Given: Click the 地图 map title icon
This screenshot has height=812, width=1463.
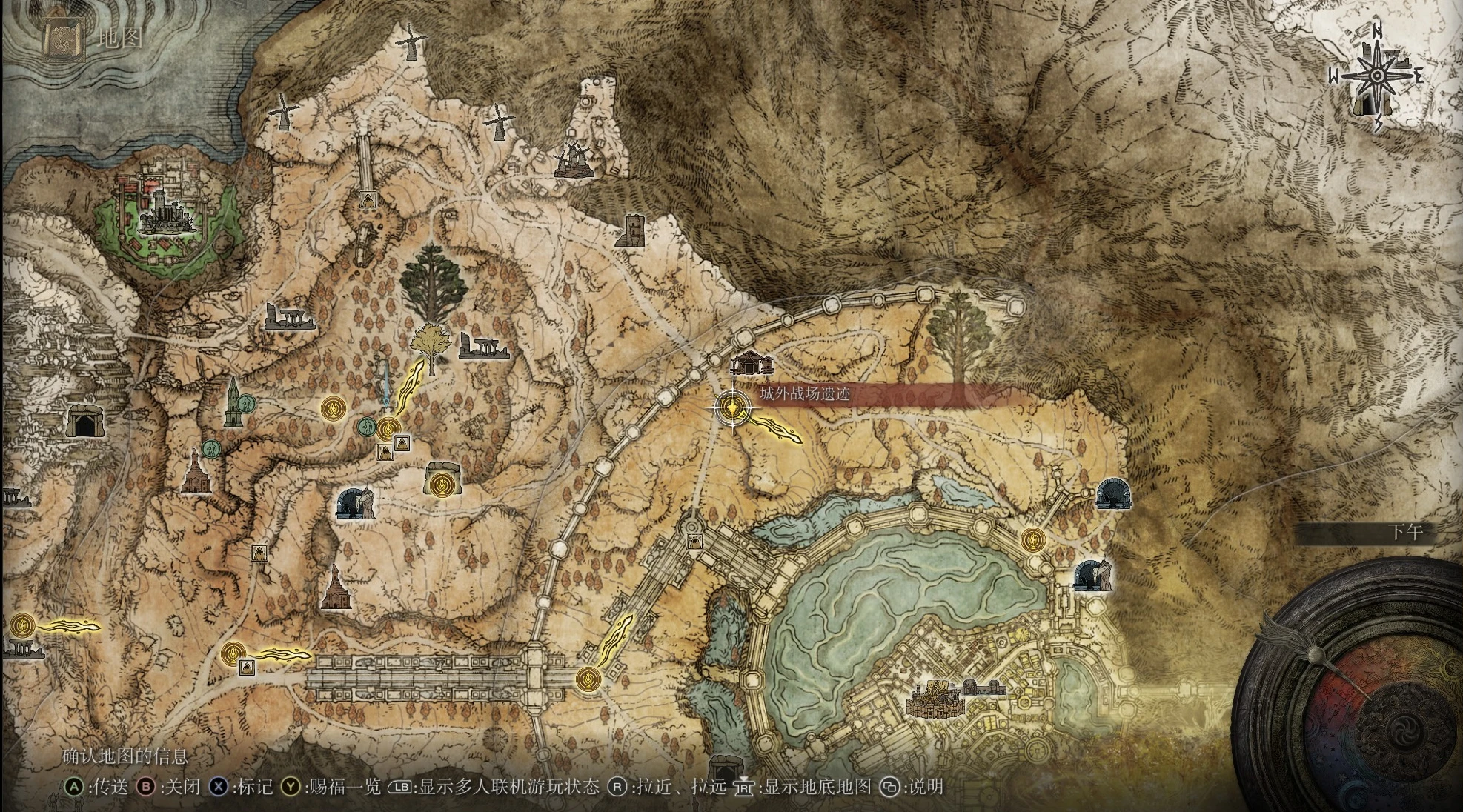Looking at the screenshot, I should 56,38.
